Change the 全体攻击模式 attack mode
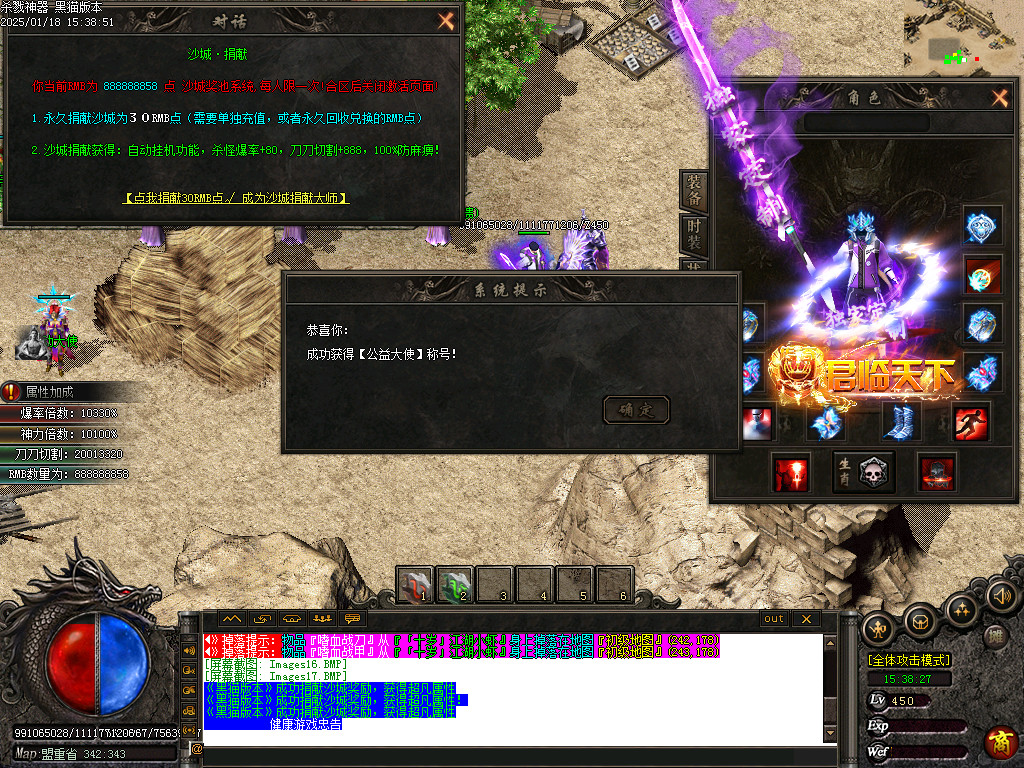The image size is (1024, 768). click(x=909, y=660)
